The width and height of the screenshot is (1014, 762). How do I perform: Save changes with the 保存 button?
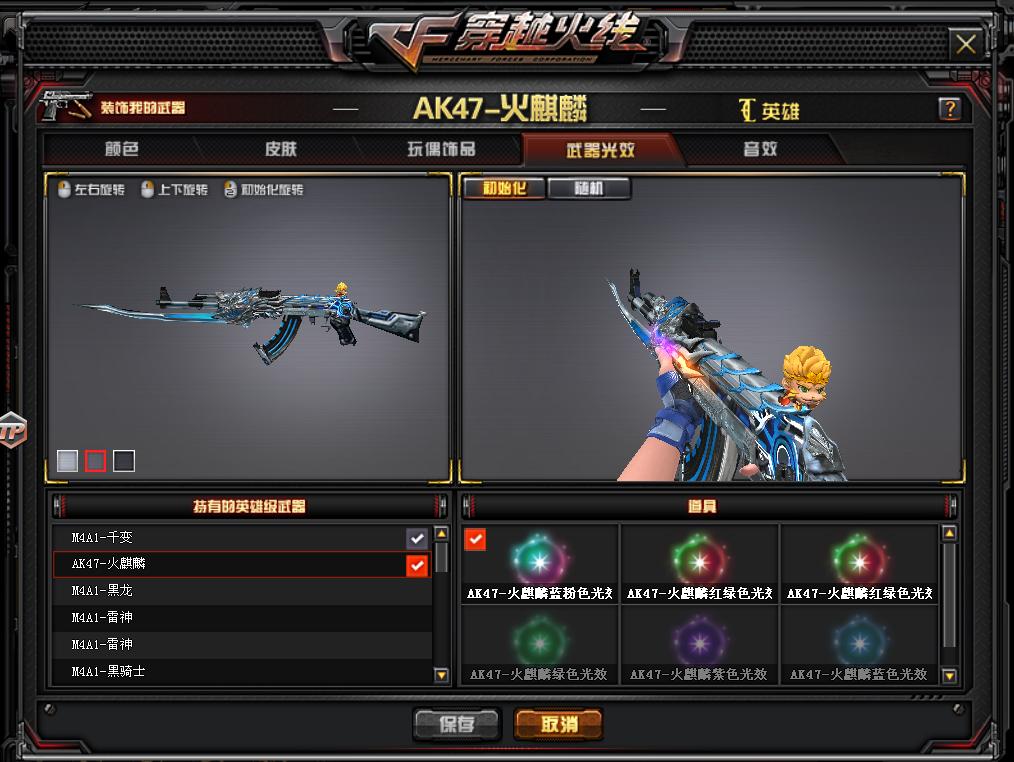[x=456, y=724]
